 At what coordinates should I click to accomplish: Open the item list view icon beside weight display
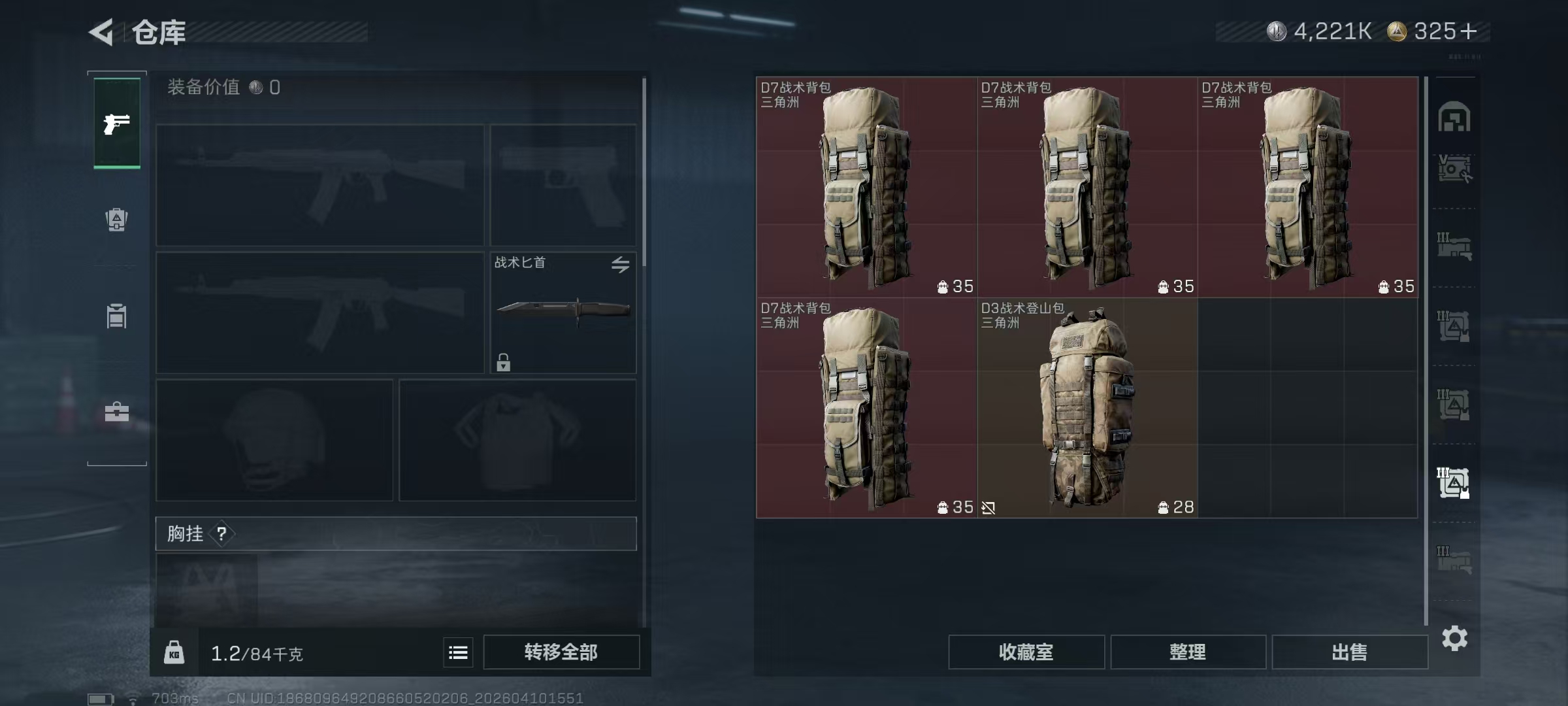coord(457,652)
